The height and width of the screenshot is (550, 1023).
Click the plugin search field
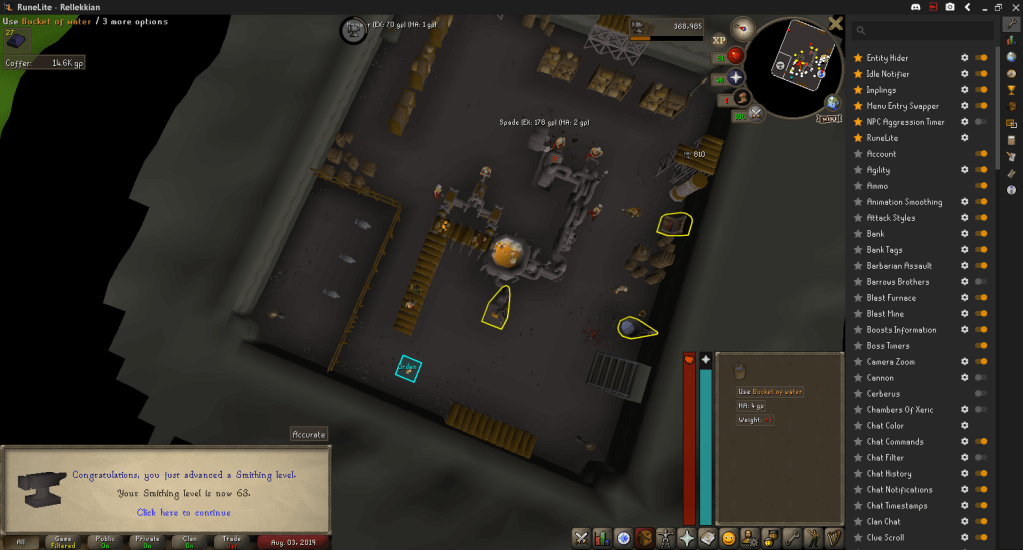(920, 31)
